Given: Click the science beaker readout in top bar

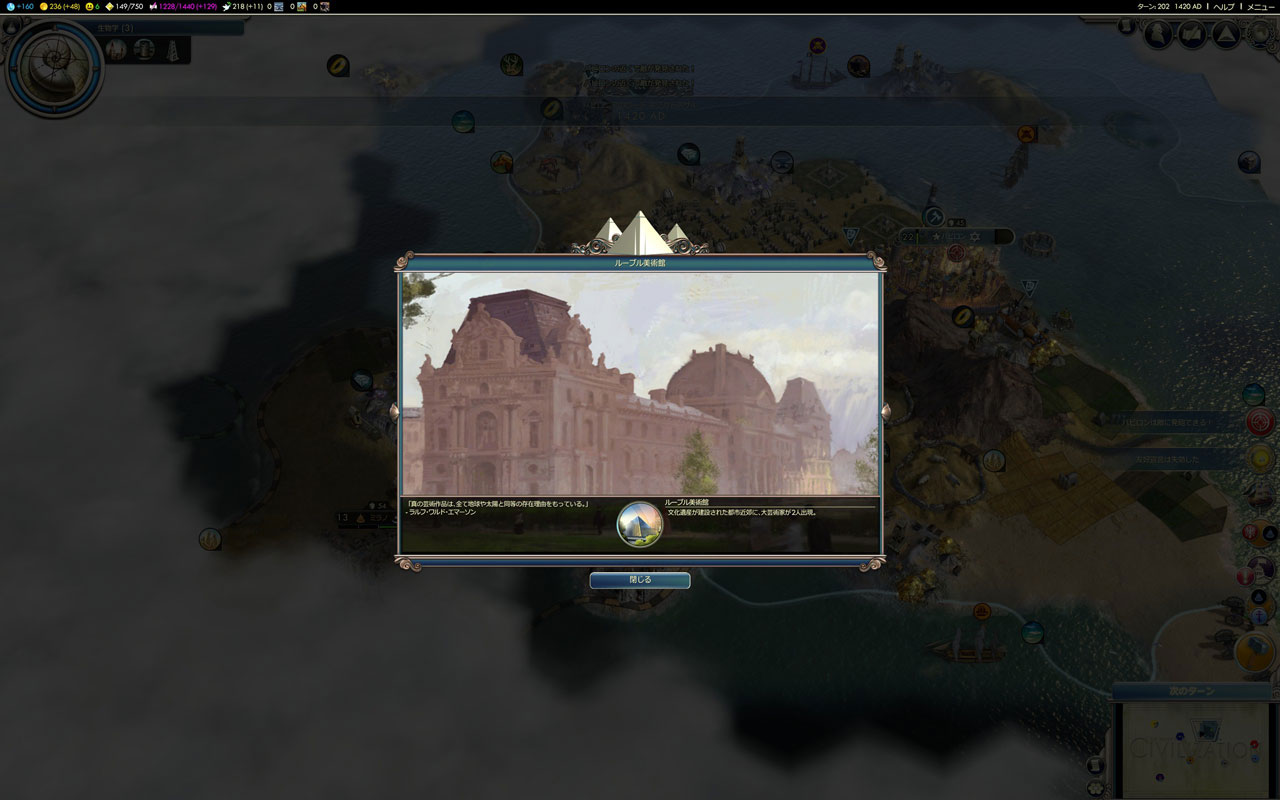Looking at the screenshot, I should tap(20, 6).
